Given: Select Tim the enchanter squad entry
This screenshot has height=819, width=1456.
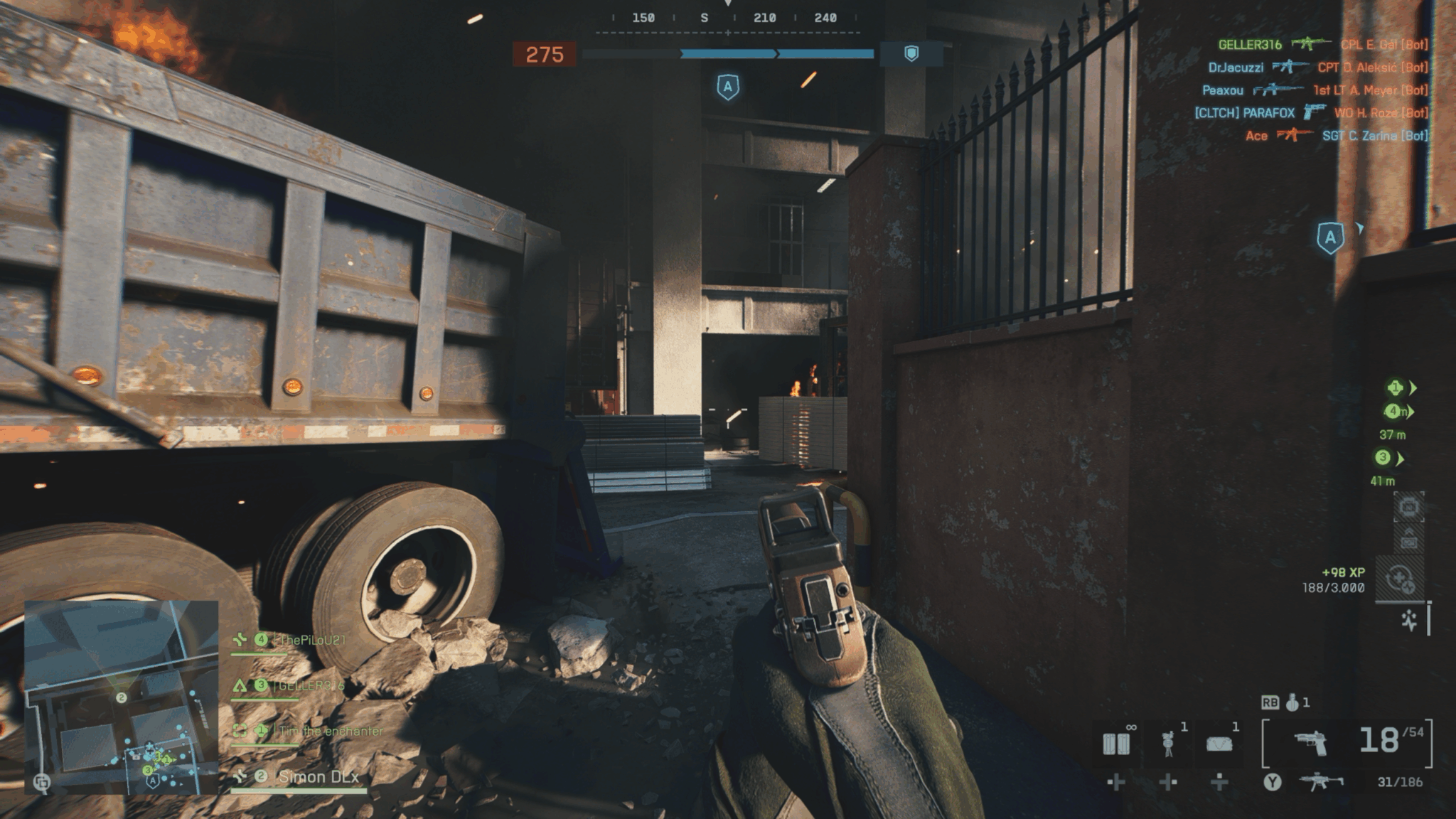Looking at the screenshot, I should [330, 731].
